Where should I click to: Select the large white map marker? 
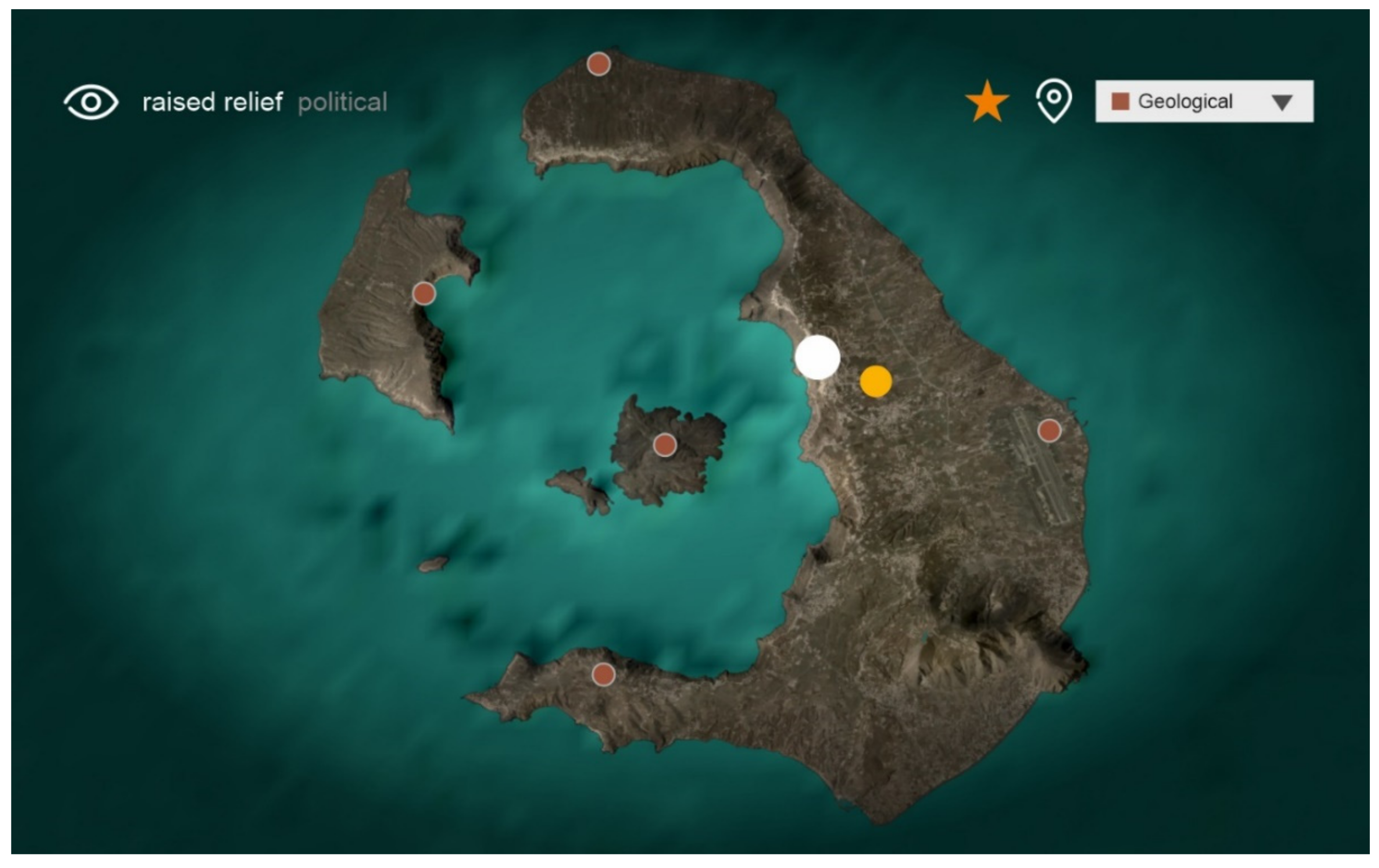tap(817, 357)
